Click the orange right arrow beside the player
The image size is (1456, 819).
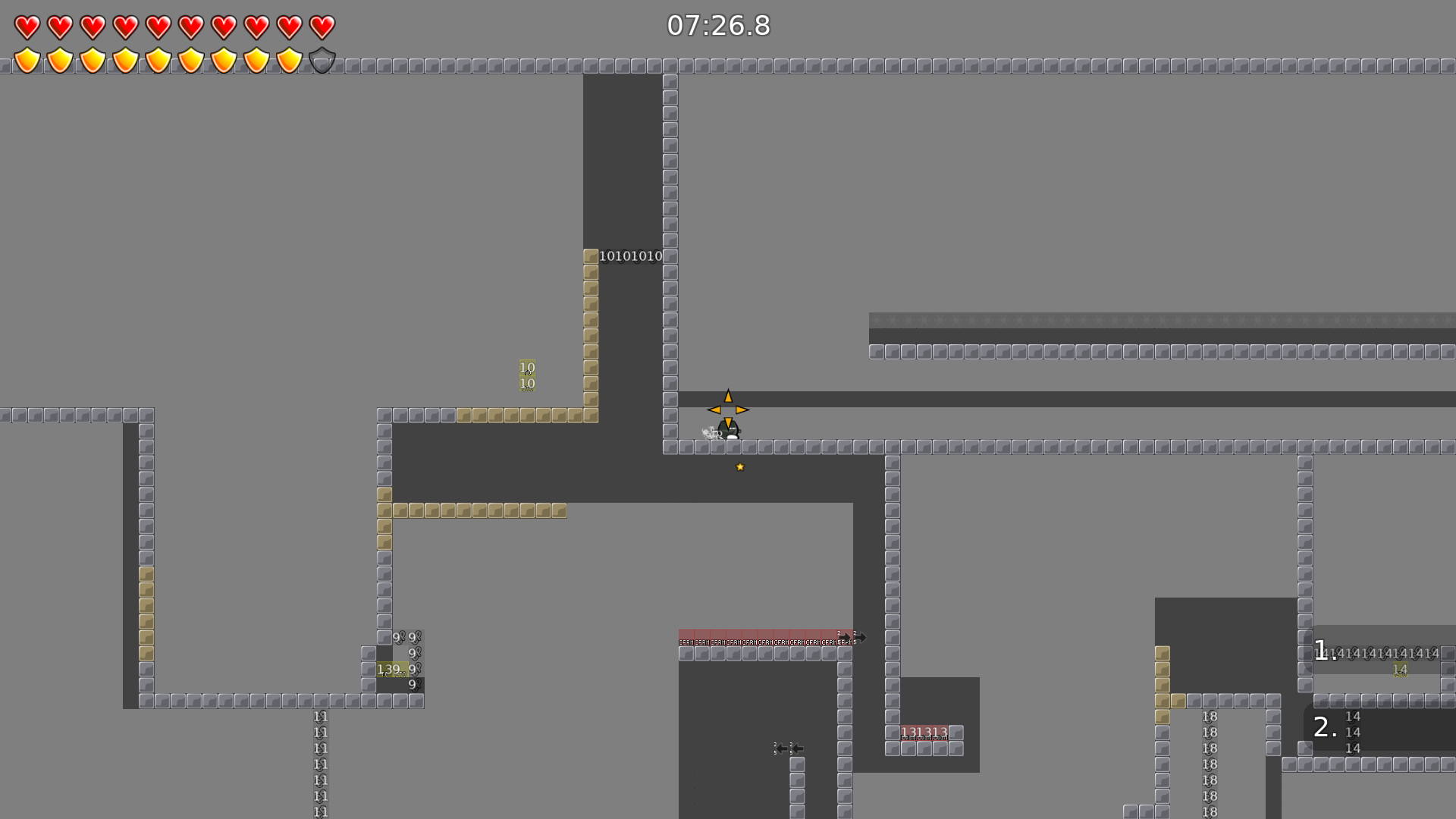coord(741,409)
